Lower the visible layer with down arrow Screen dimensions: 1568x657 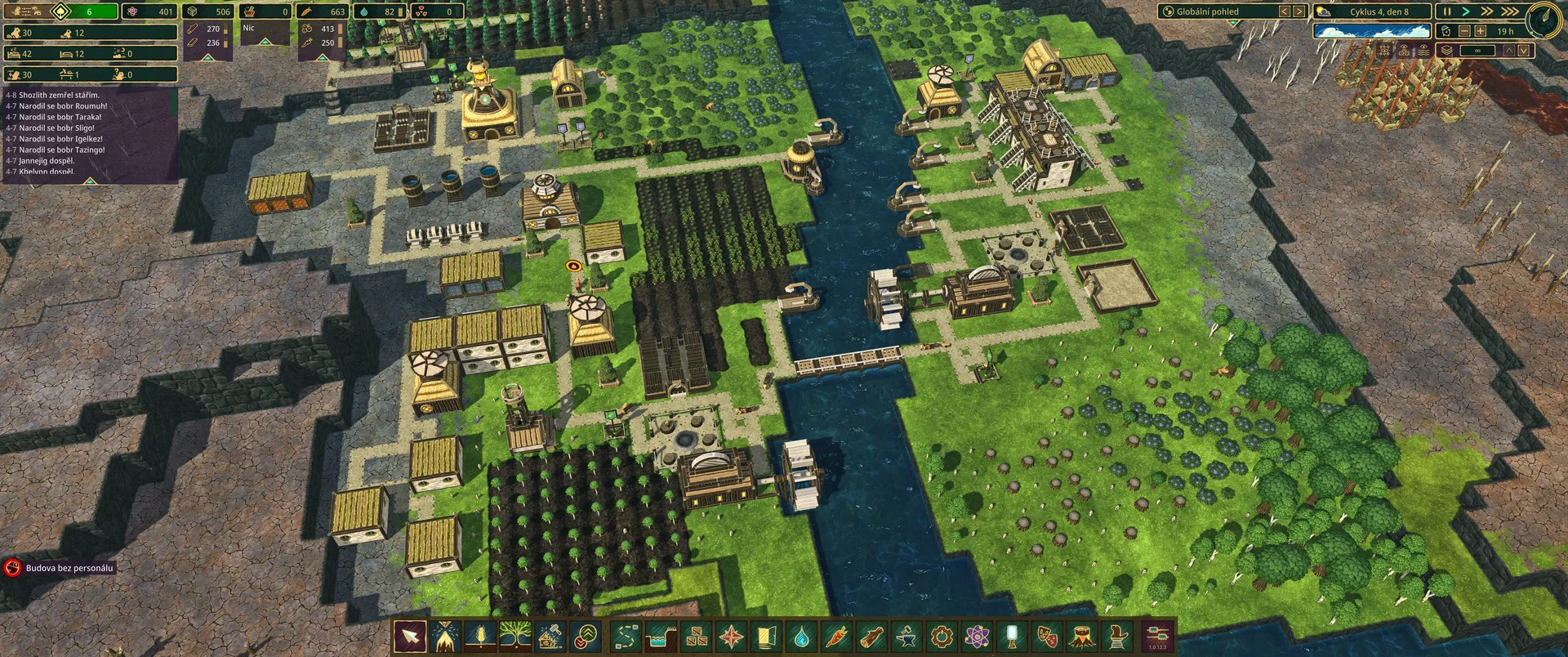coord(1524,51)
